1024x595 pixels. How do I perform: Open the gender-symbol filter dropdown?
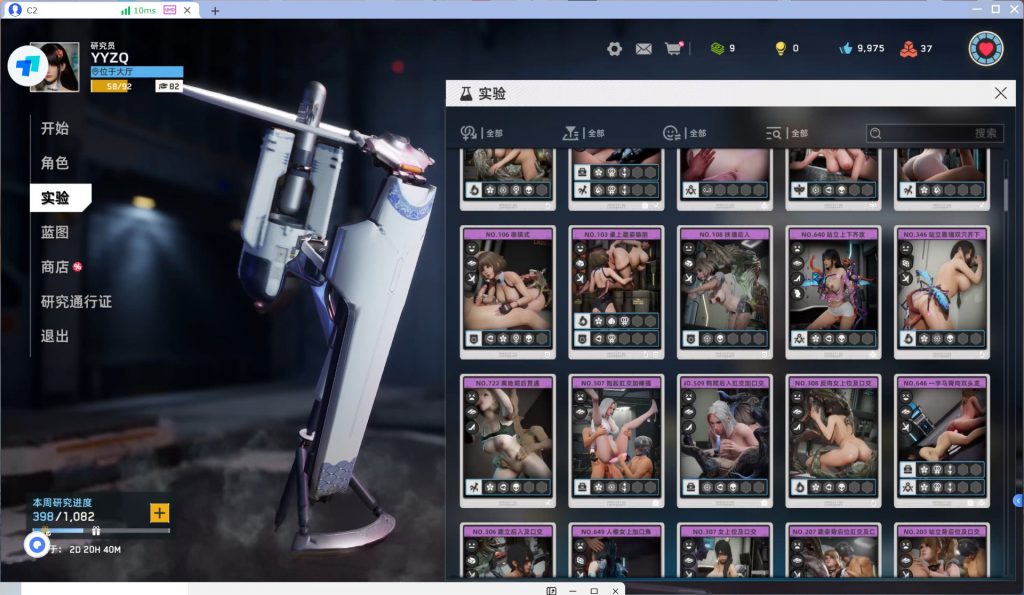click(482, 133)
